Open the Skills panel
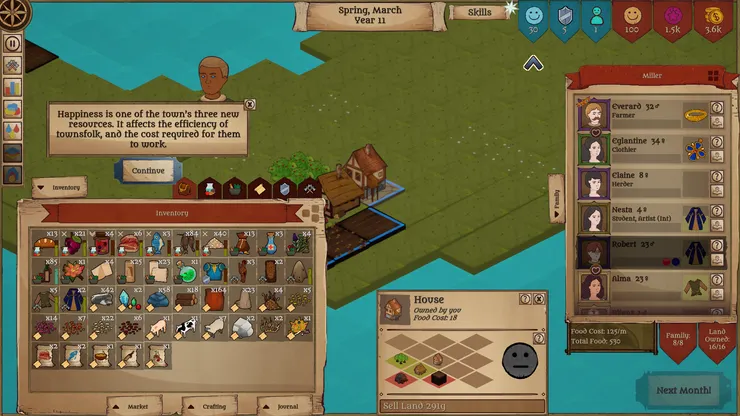This screenshot has height=416, width=740. pyautogui.click(x=478, y=13)
